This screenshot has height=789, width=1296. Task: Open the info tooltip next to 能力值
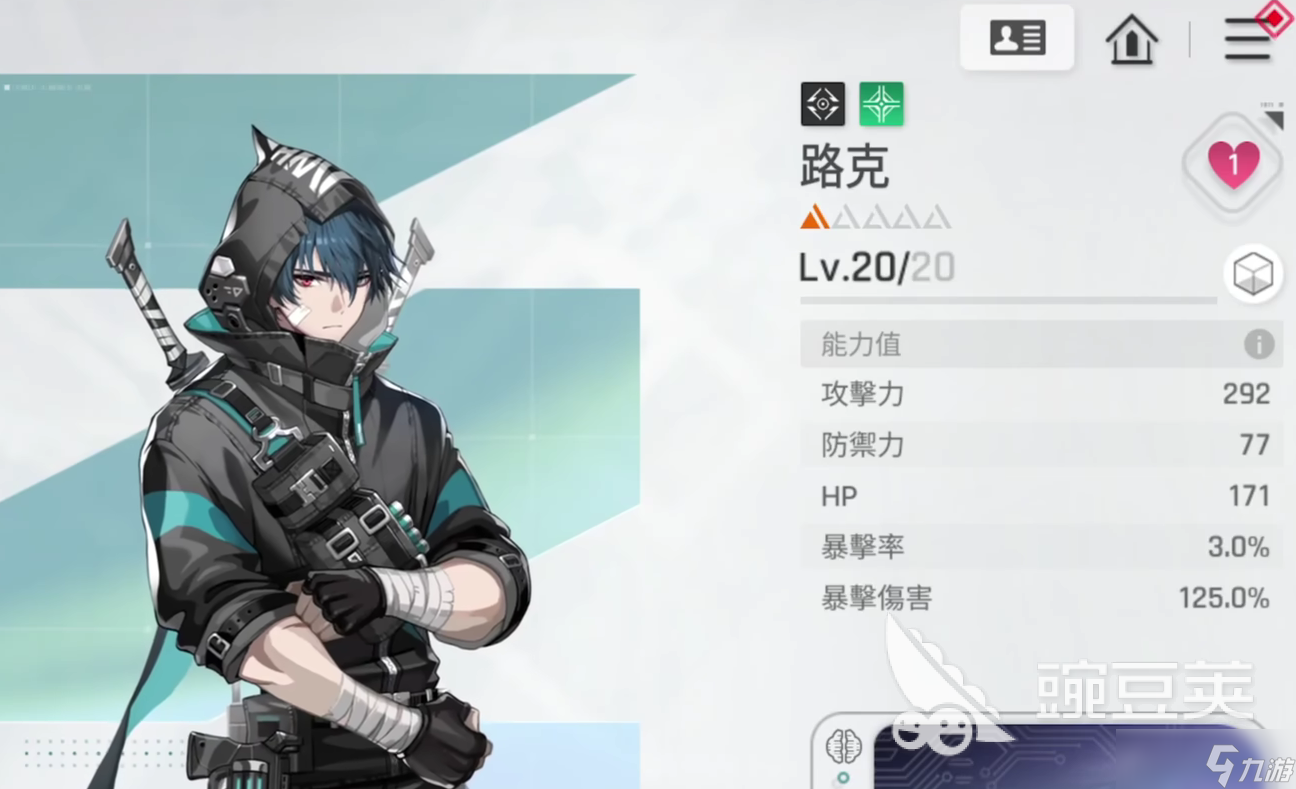point(1260,344)
